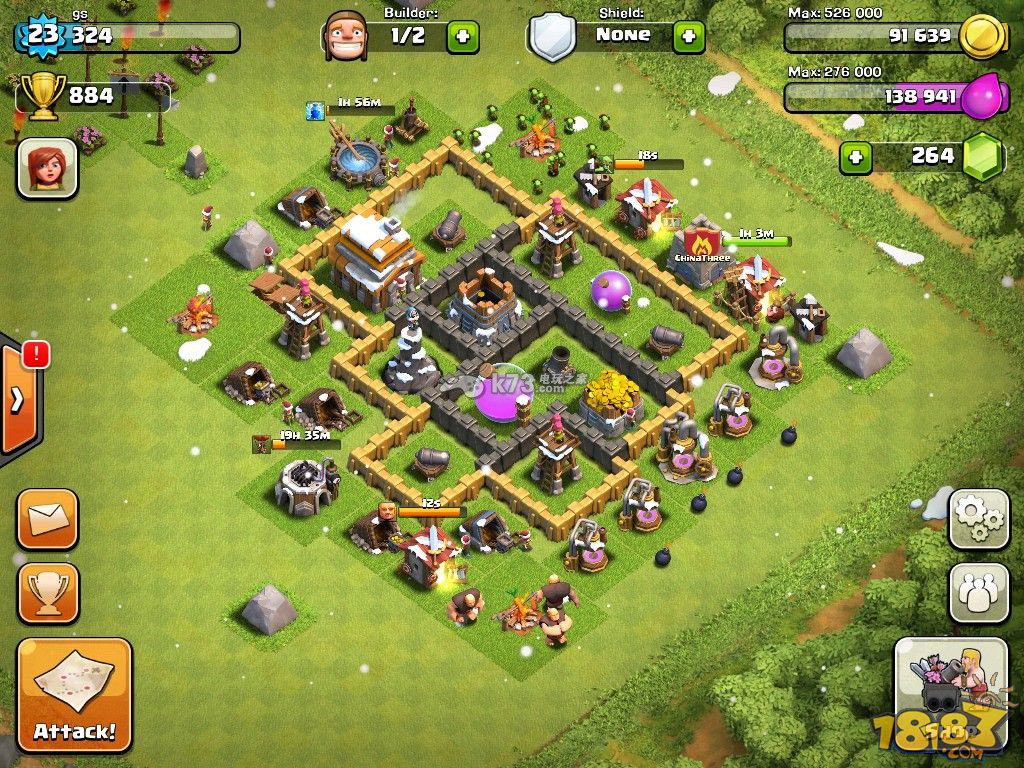Open the gear settings button
Image resolution: width=1024 pixels, height=768 pixels.
point(978,518)
